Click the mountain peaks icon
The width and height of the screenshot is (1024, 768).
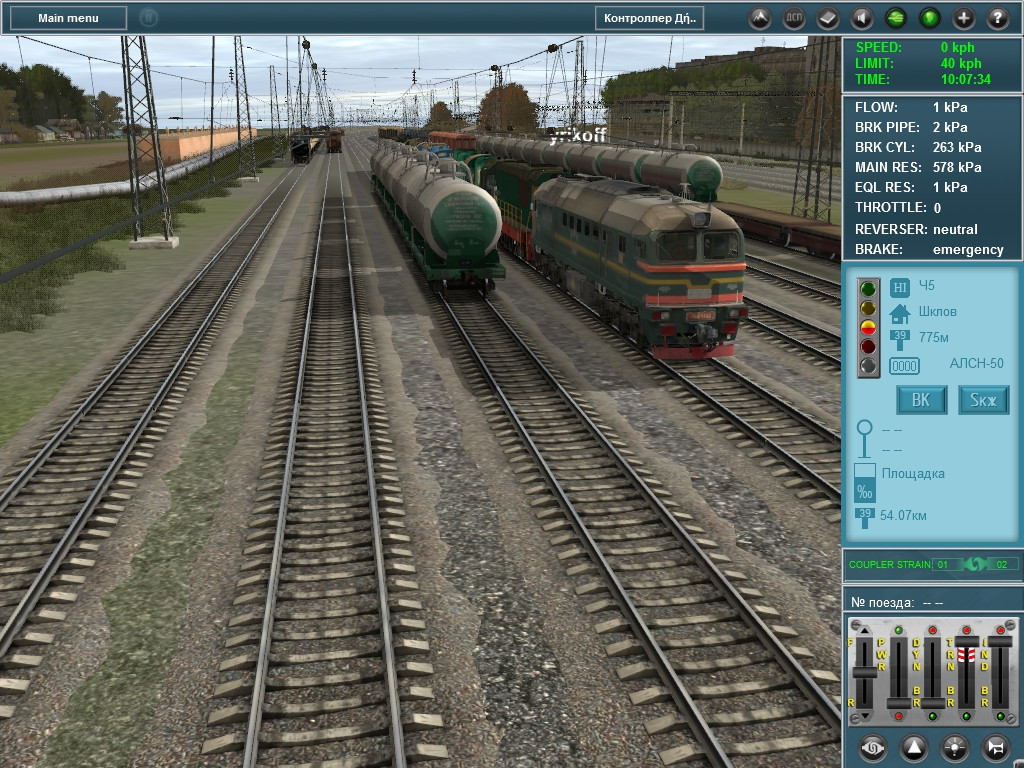[x=760, y=18]
